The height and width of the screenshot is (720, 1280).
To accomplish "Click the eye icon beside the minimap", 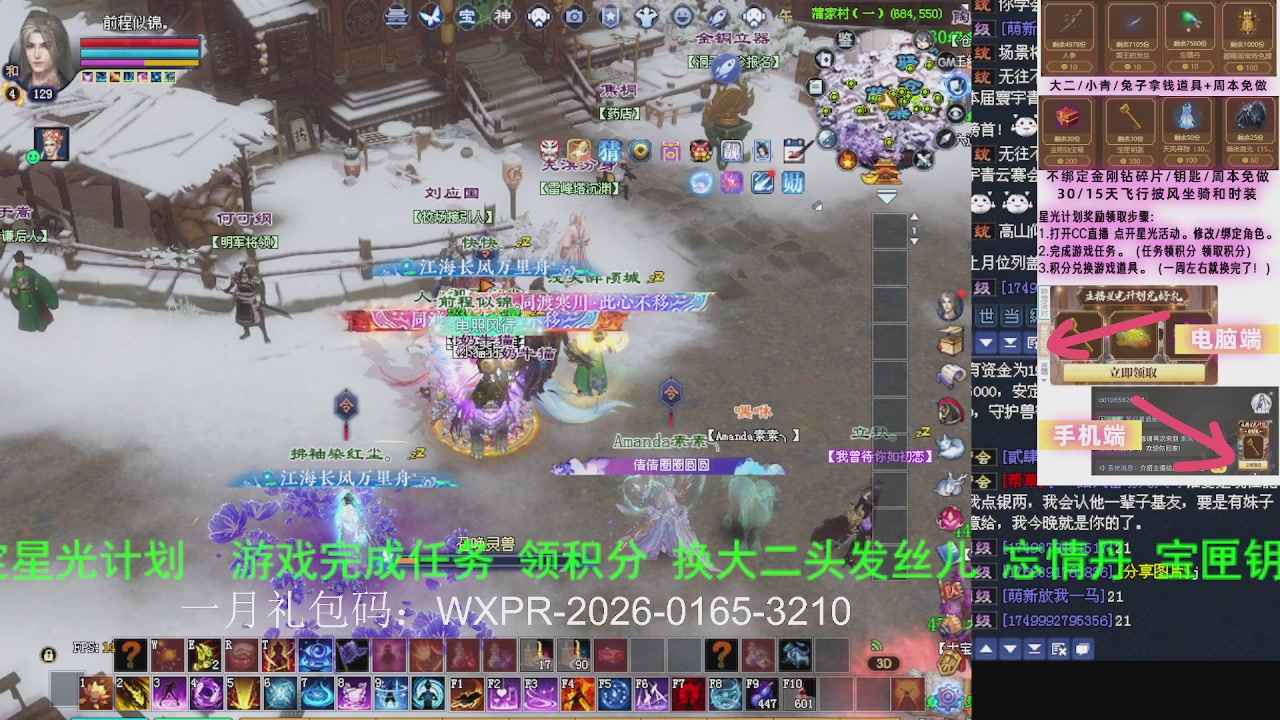I will click(956, 112).
